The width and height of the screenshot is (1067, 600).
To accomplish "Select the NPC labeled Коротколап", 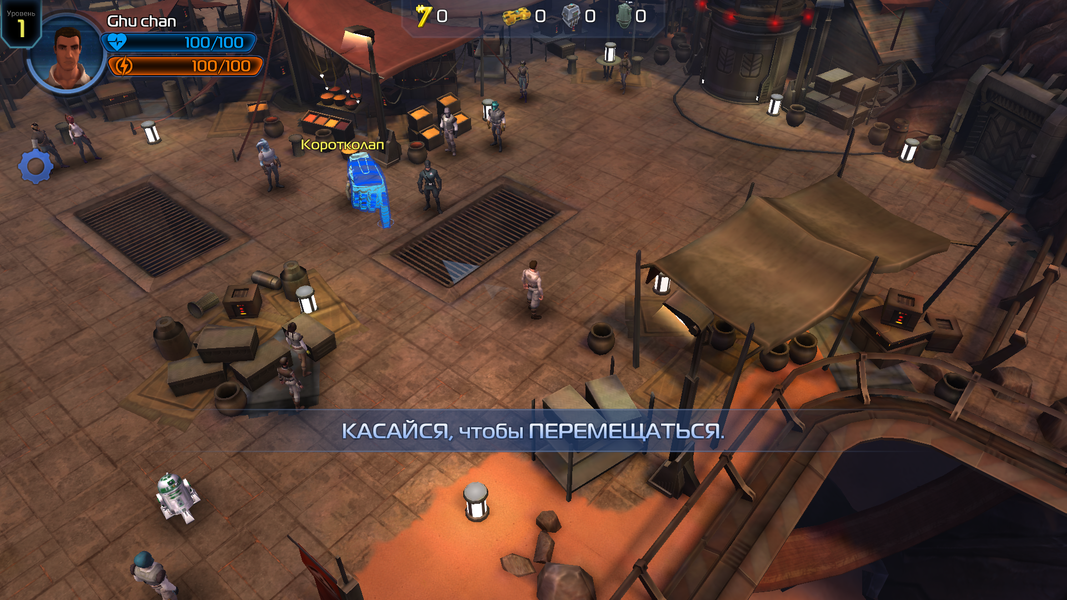I will [366, 184].
